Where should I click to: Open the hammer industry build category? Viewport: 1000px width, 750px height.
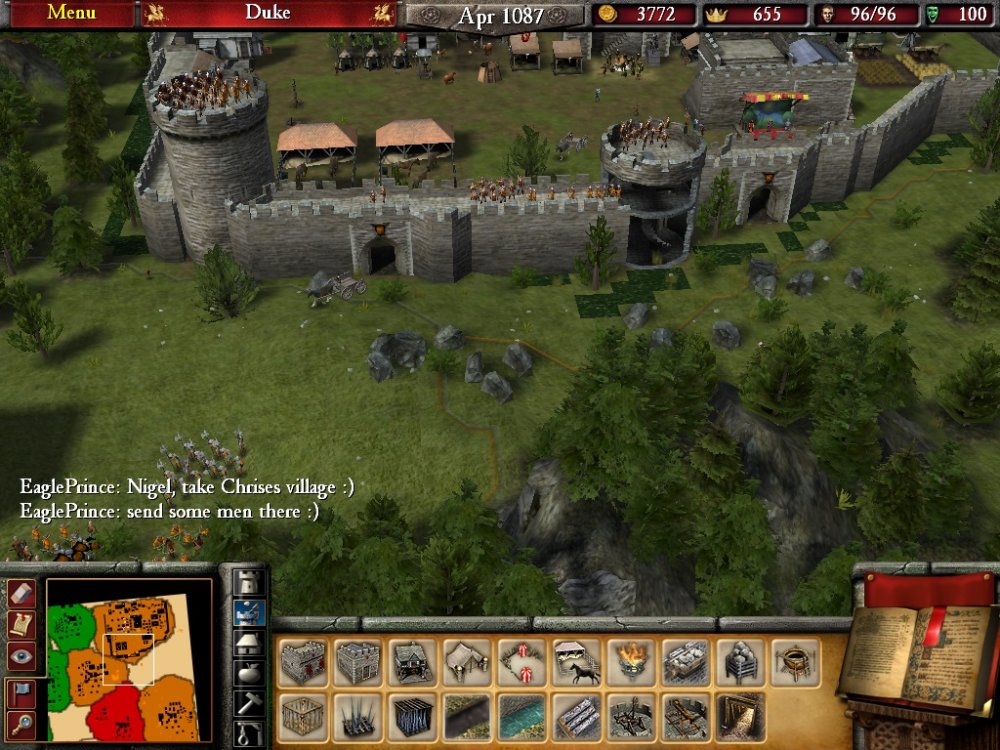pyautogui.click(x=248, y=703)
